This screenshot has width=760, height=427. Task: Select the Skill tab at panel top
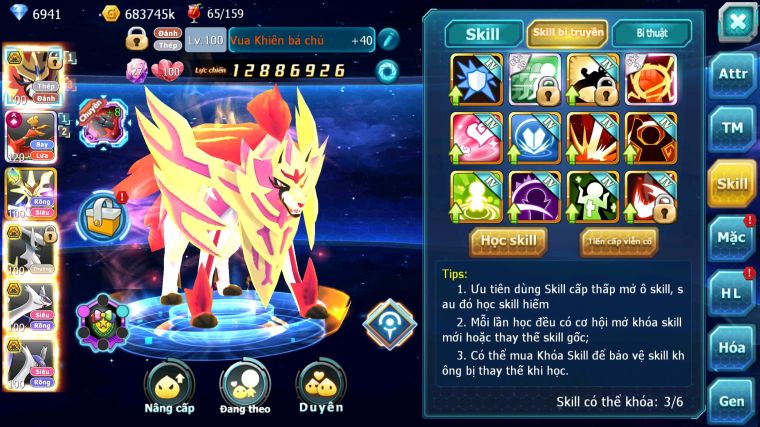click(x=484, y=33)
